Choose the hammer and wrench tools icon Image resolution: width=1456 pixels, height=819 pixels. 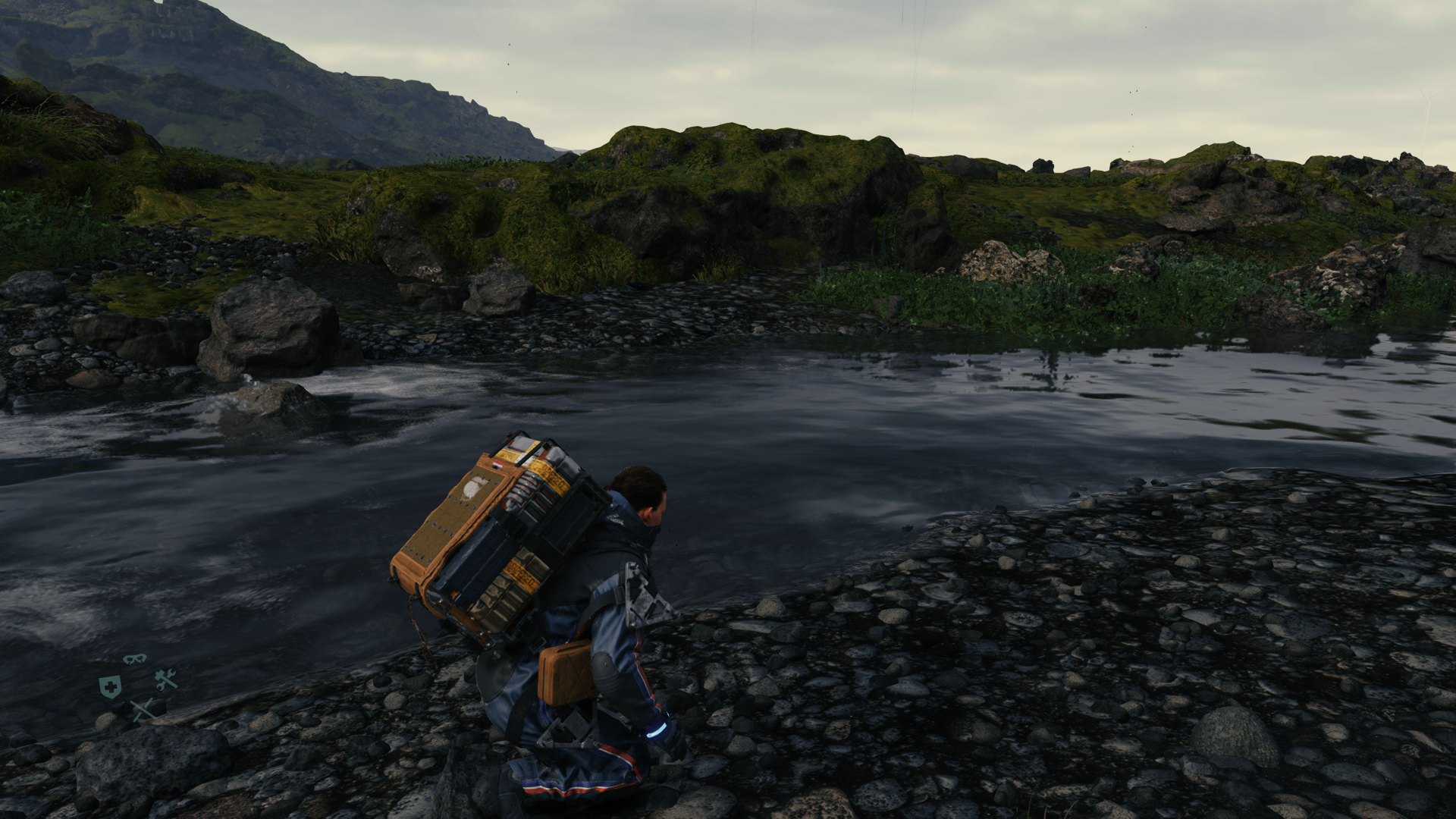tap(166, 679)
